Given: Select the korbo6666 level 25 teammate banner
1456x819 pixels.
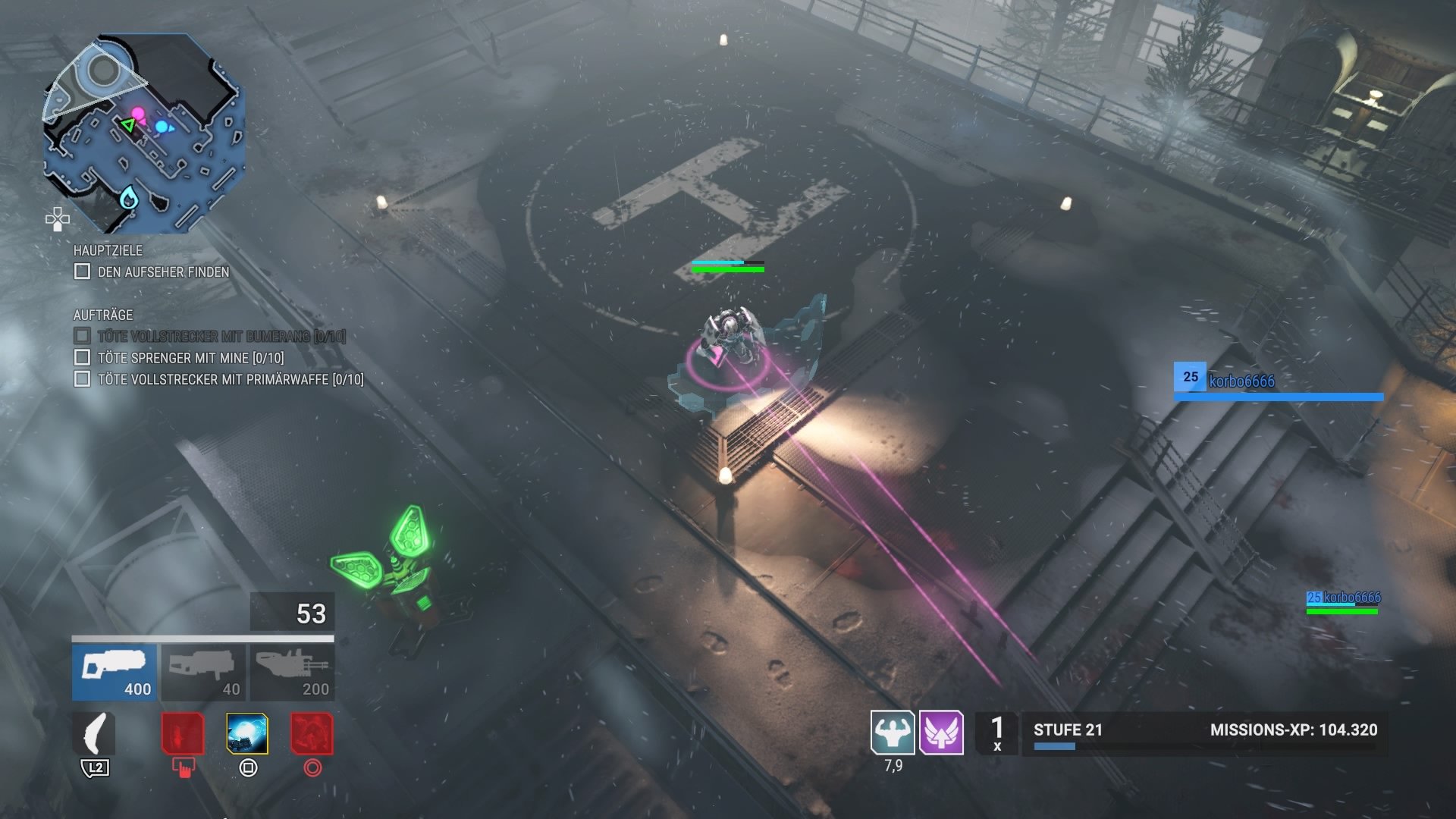Looking at the screenshot, I should point(1278,381).
